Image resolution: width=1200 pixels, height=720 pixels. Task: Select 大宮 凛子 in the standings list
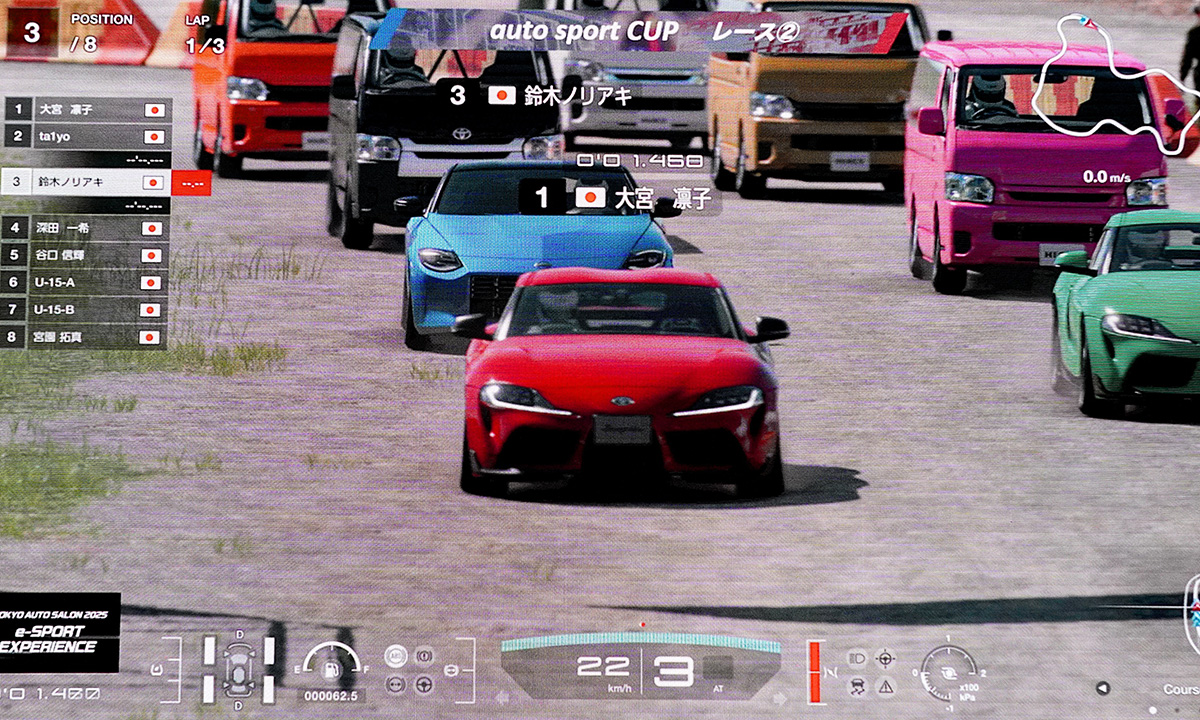pos(88,109)
